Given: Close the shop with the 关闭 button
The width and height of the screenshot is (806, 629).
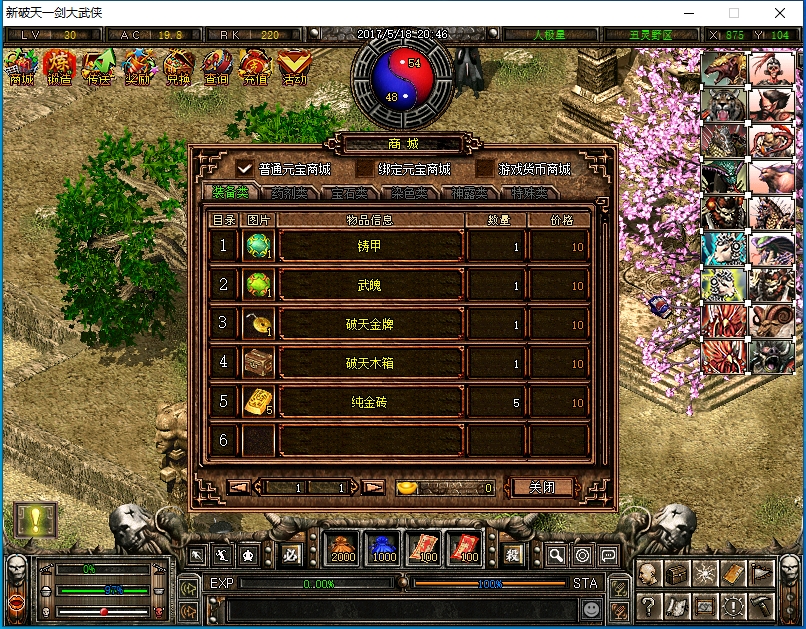Looking at the screenshot, I should pyautogui.click(x=542, y=488).
